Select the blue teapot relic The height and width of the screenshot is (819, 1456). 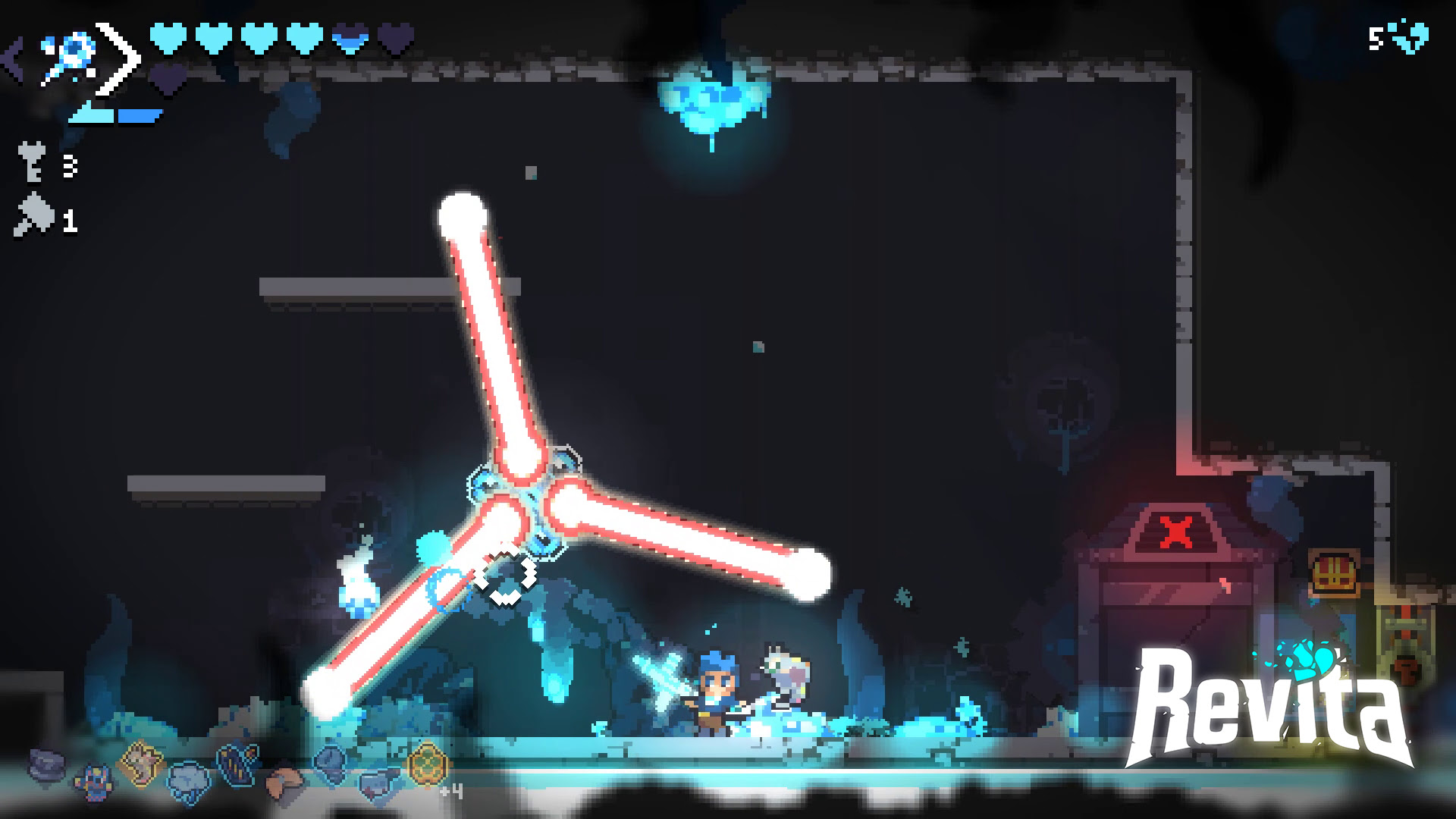point(379,783)
